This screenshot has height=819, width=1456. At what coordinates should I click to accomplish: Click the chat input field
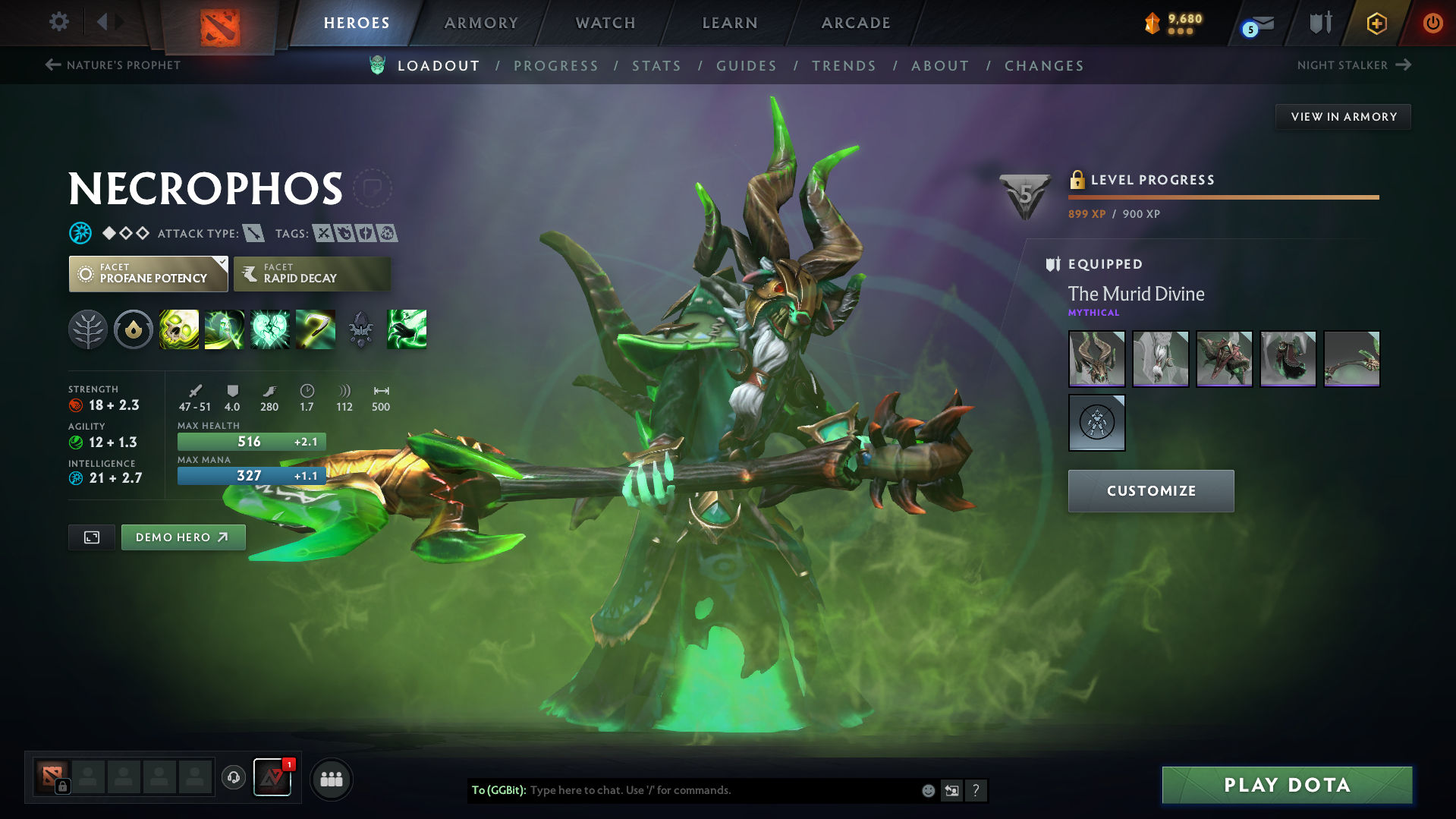[x=721, y=790]
